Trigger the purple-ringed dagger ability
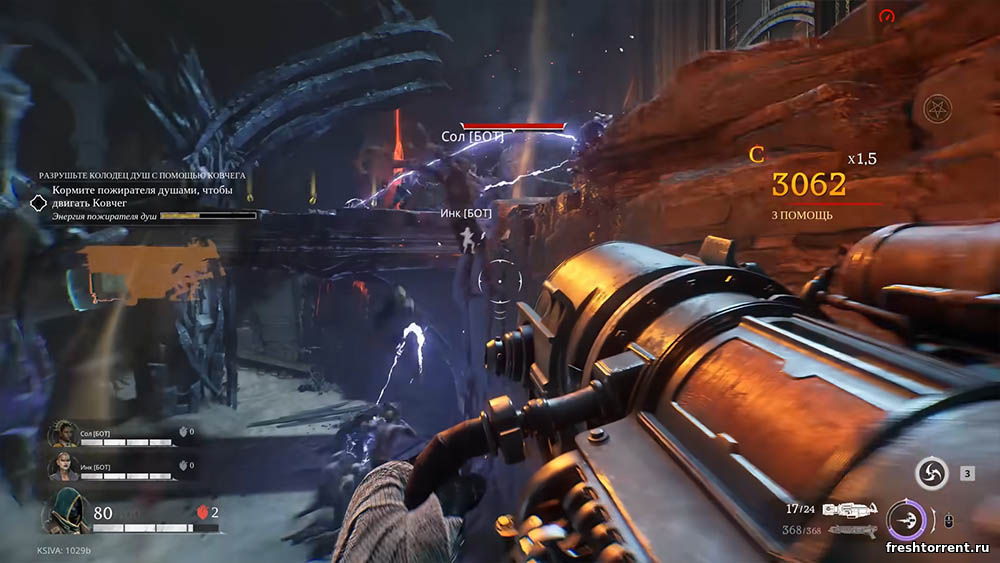 (906, 521)
